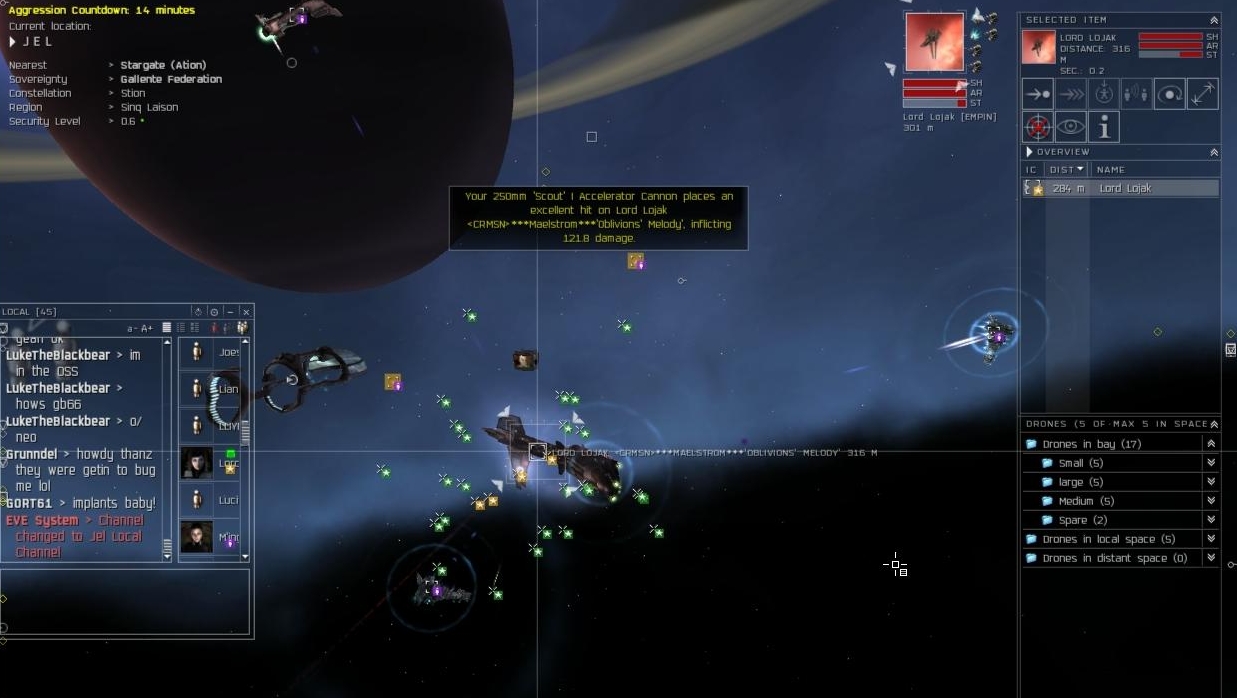This screenshot has height=698, width=1237.
Task: Select Lord Lojak row in the Overview
Action: [x=1124, y=188]
